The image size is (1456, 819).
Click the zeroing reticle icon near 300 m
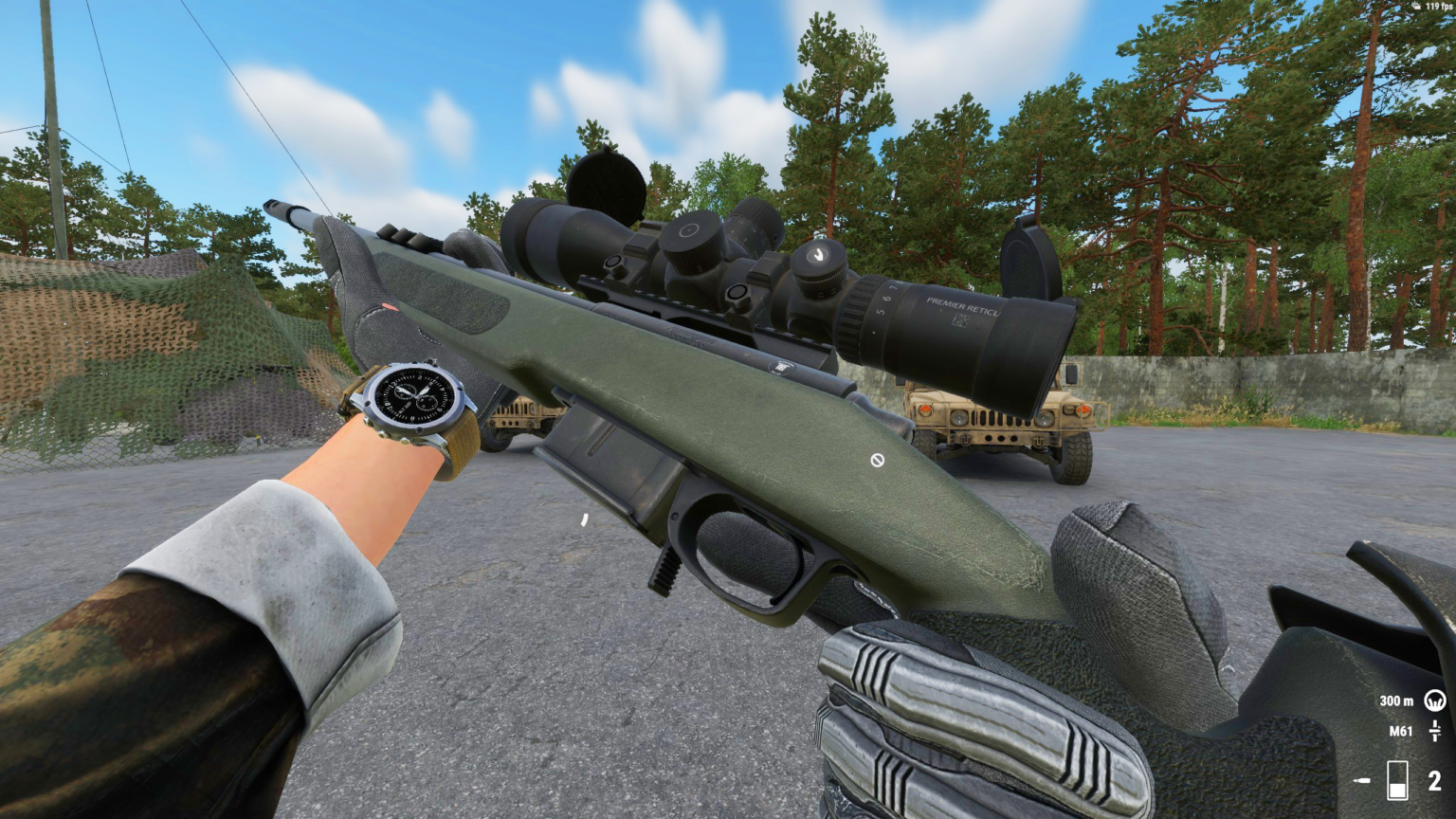coord(1435,701)
